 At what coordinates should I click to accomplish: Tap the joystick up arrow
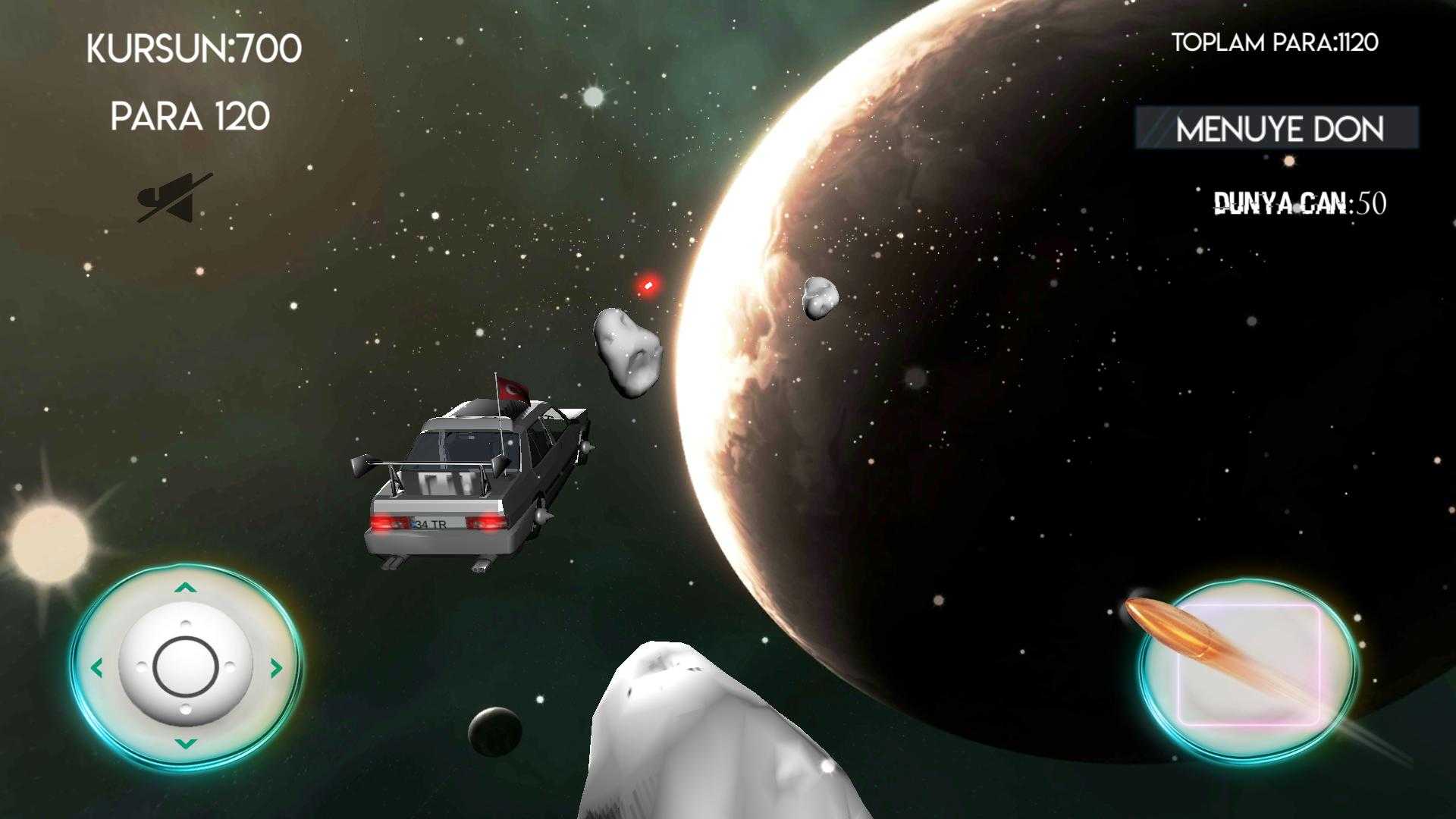[x=186, y=588]
